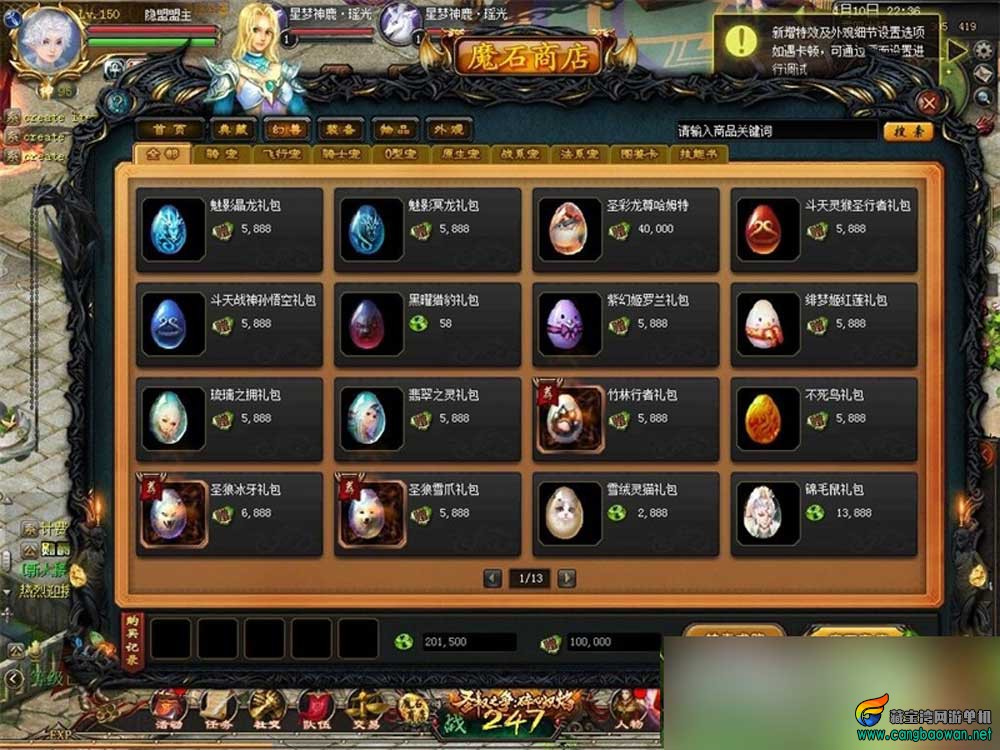Screen dimensions: 1000x750
Task: Select the 黑曜猫豹礼包 priced at 58
Action: tap(427, 324)
